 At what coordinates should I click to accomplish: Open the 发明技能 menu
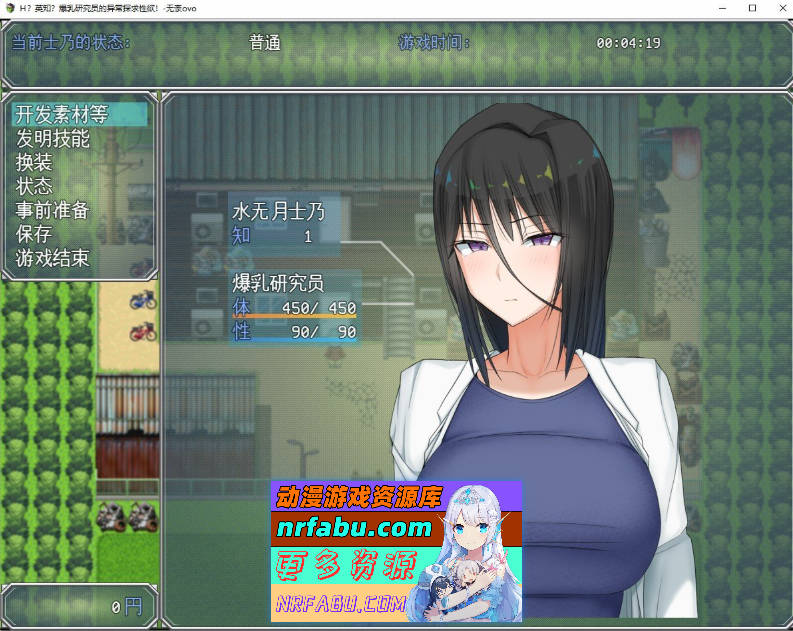pos(53,138)
